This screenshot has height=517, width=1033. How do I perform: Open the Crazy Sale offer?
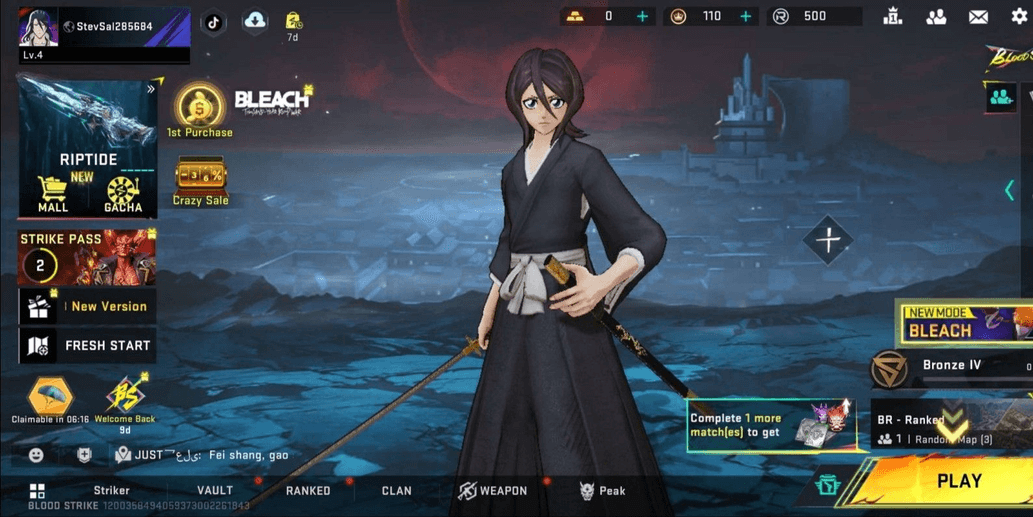tap(200, 182)
